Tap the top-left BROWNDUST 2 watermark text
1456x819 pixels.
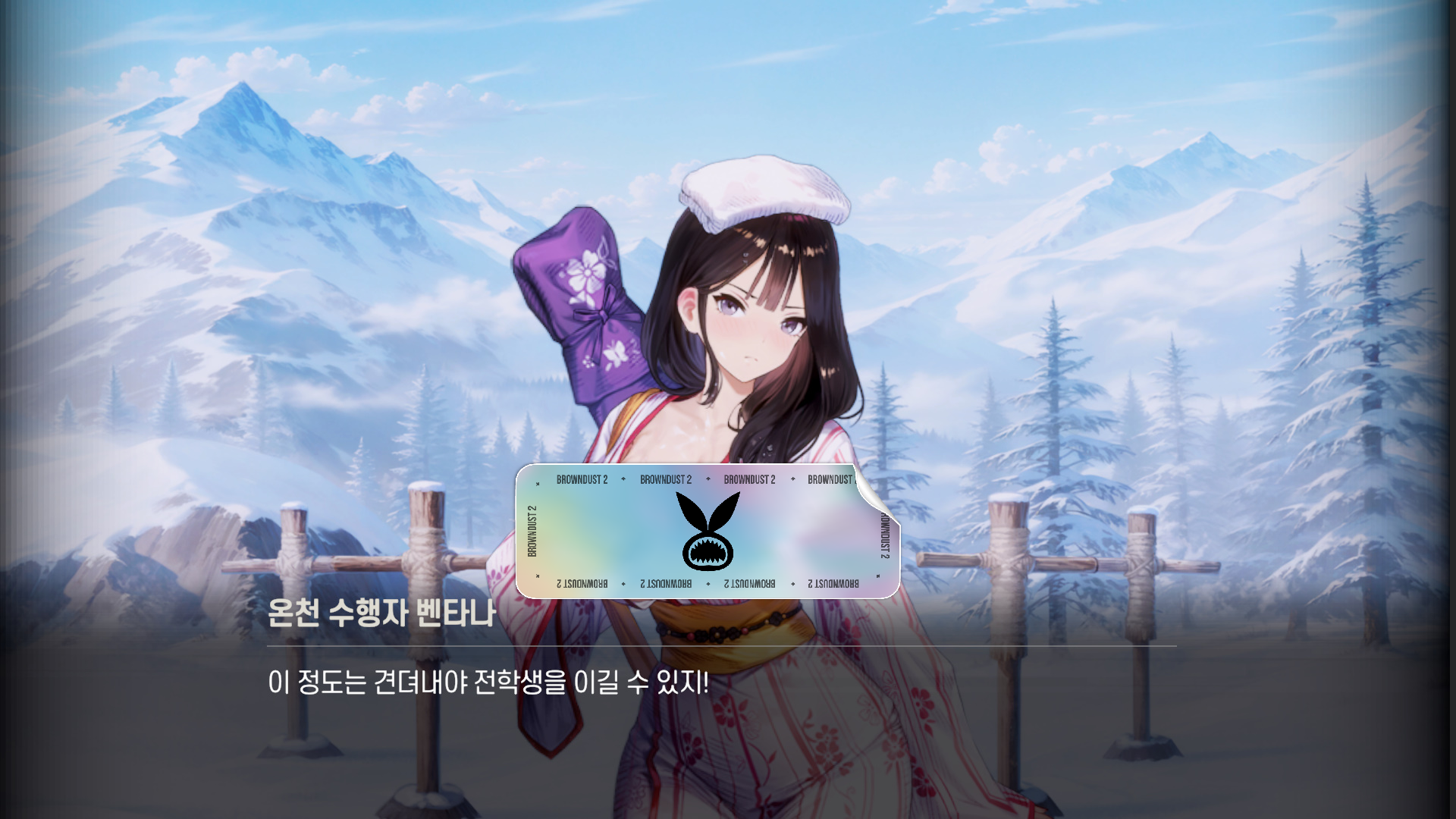coord(581,479)
